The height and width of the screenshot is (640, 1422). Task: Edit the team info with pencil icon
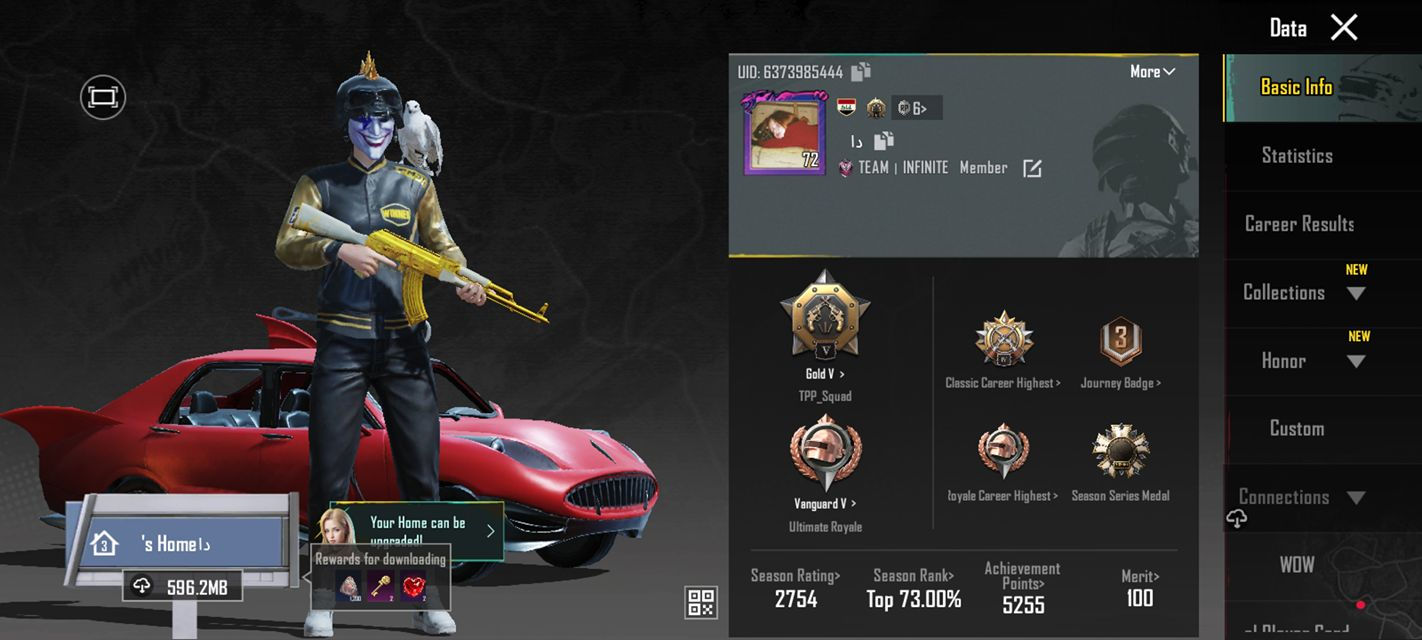click(1032, 169)
